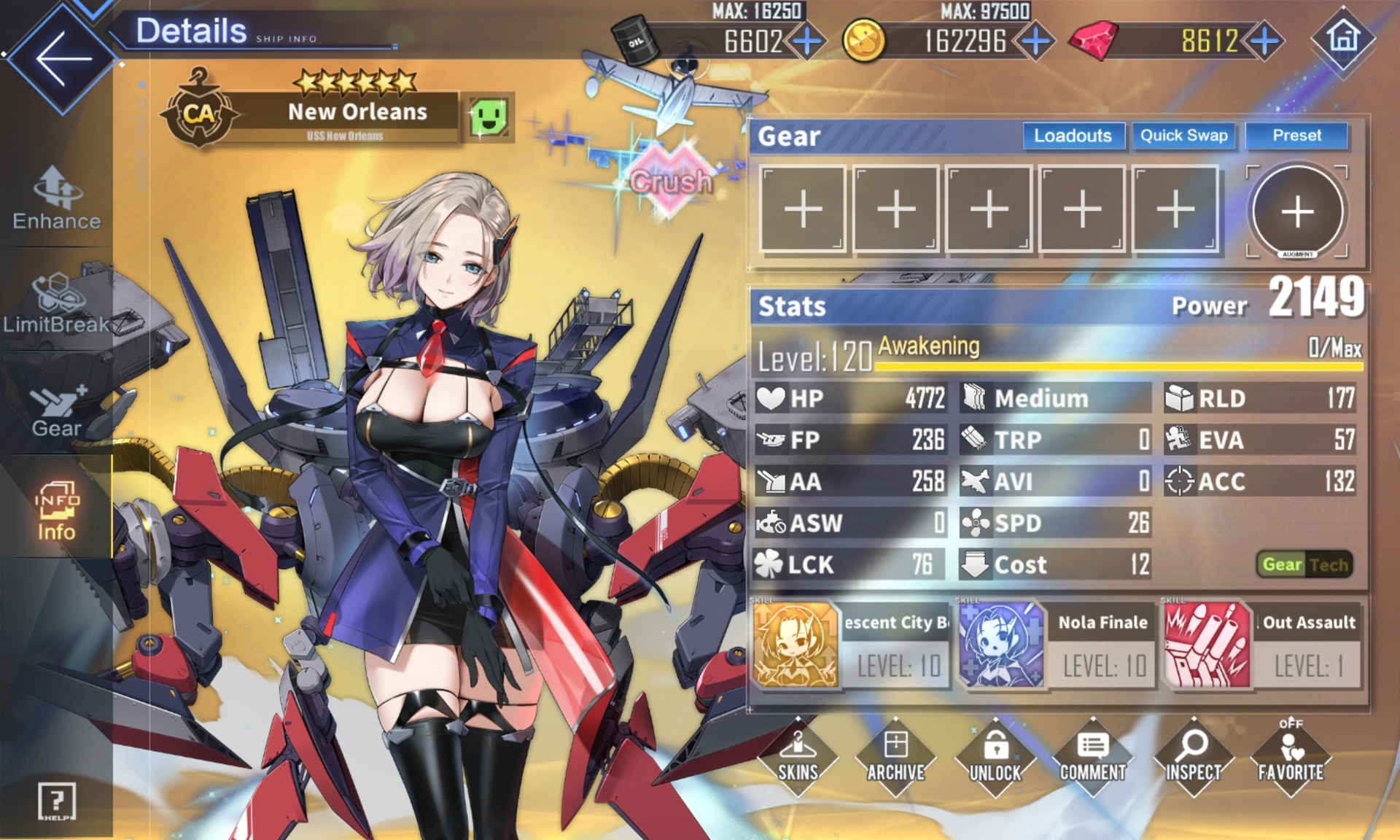Image resolution: width=1400 pixels, height=840 pixels.
Task: Go back using the arrow button
Action: 62,58
